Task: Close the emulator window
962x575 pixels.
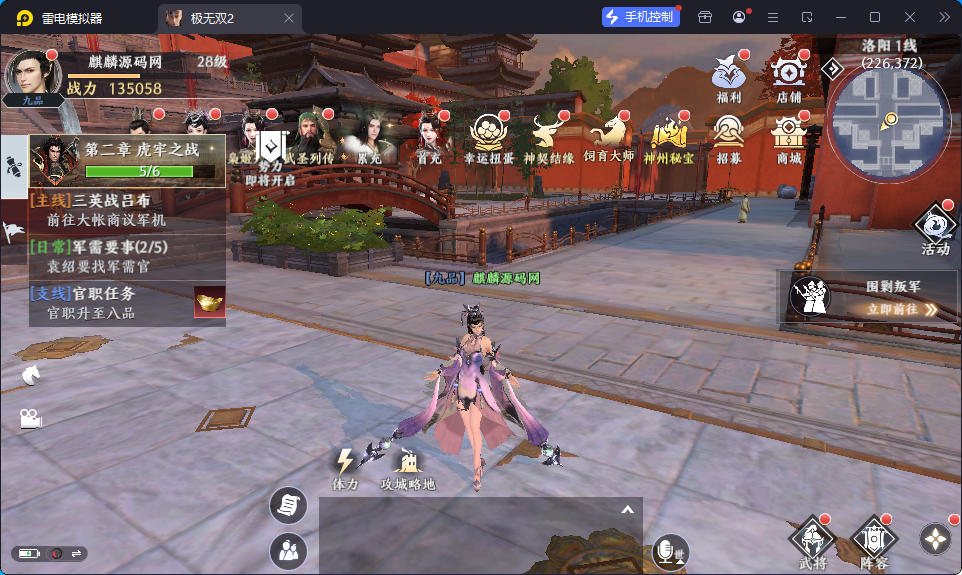Action: (909, 17)
